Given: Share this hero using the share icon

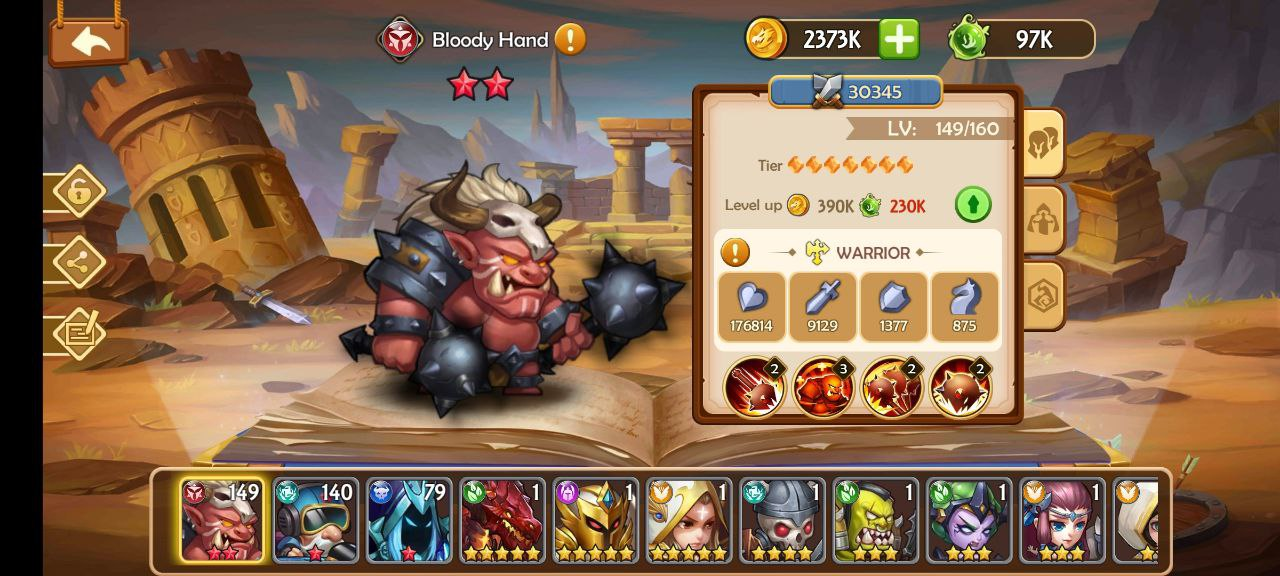Looking at the screenshot, I should (79, 262).
